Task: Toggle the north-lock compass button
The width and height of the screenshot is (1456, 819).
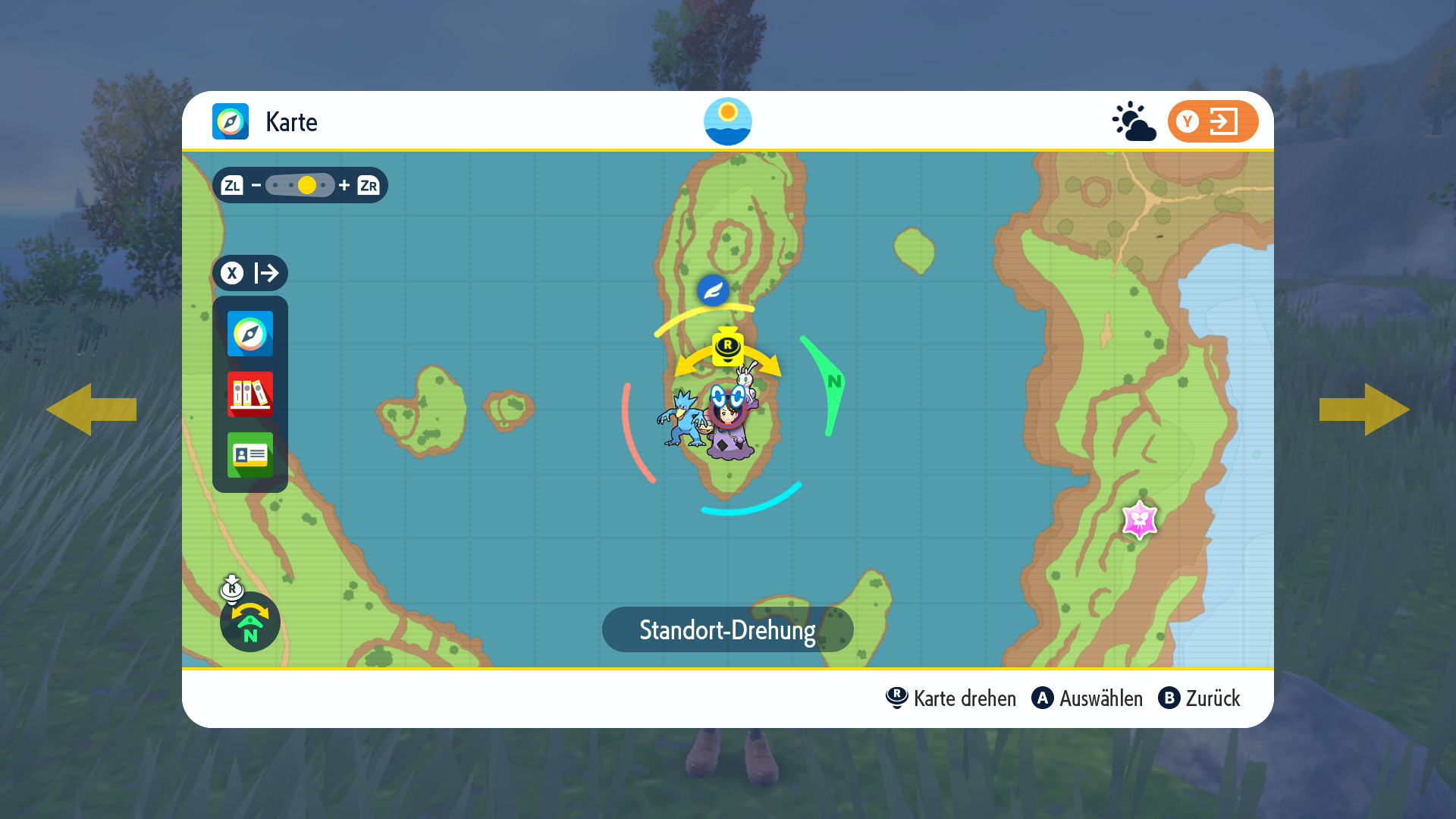Action: click(249, 622)
